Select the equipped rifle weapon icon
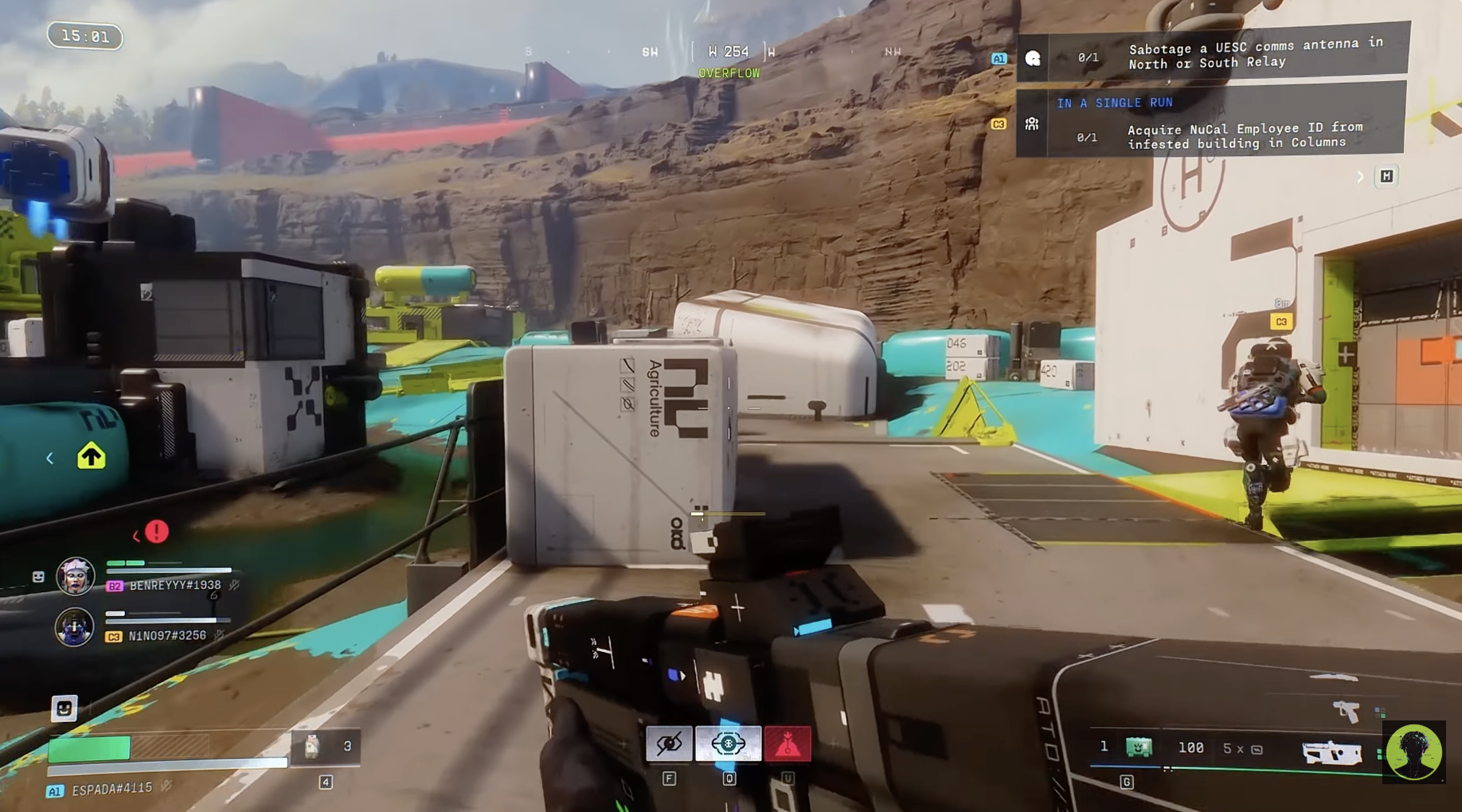The height and width of the screenshot is (812, 1462). click(x=1331, y=752)
